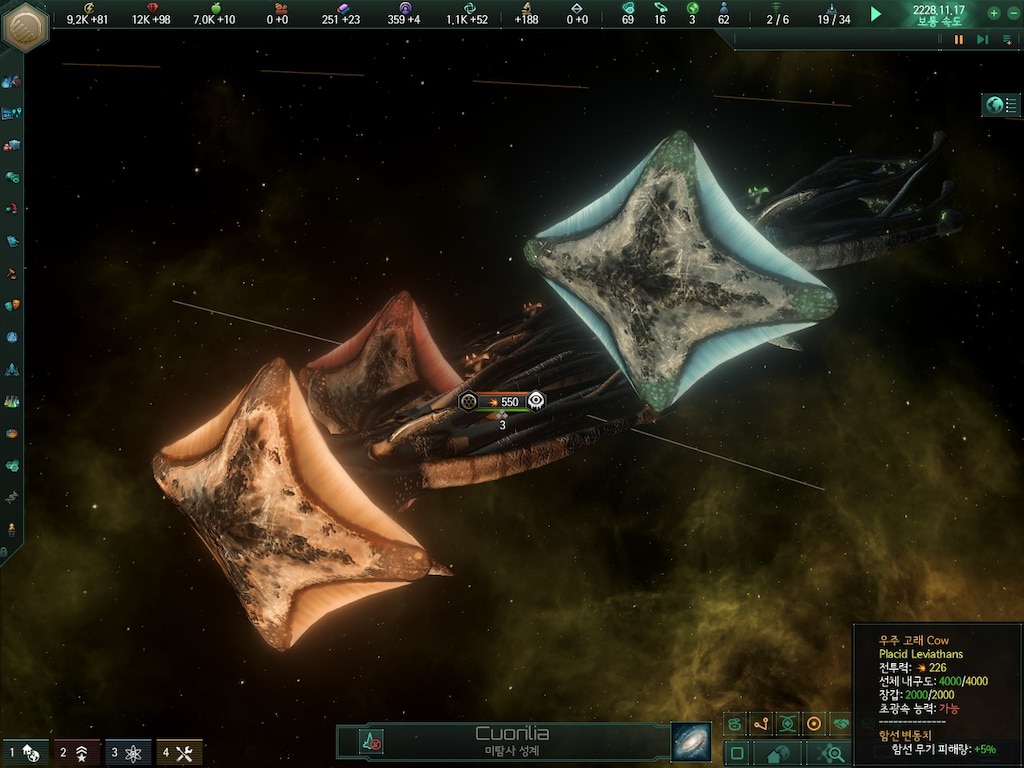Click the play game speed button
Screen dimensions: 1024x768
pyautogui.click(x=876, y=14)
